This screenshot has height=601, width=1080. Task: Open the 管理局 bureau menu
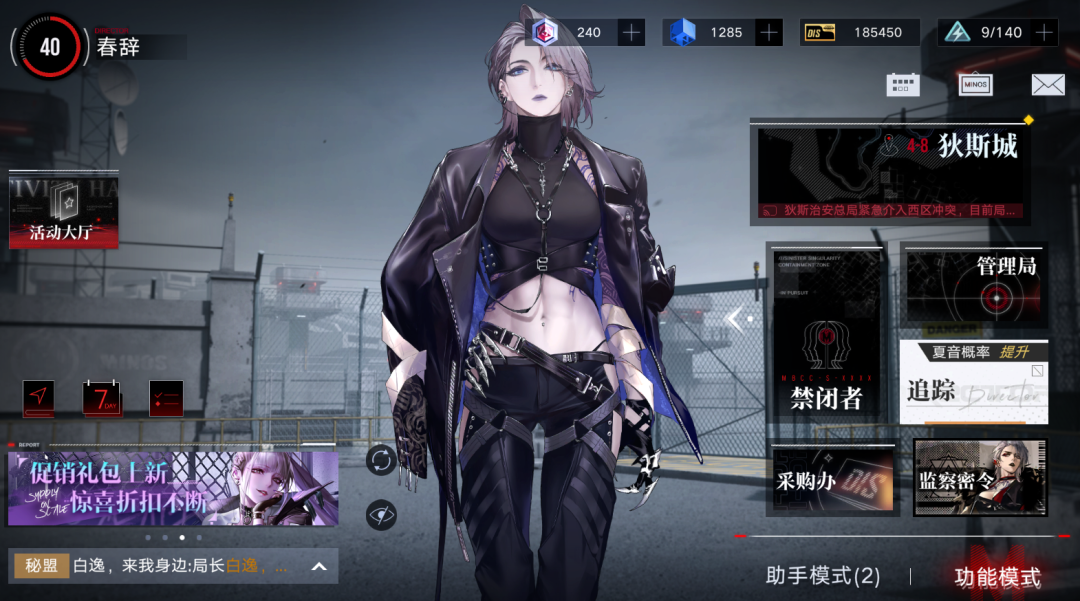coord(974,285)
